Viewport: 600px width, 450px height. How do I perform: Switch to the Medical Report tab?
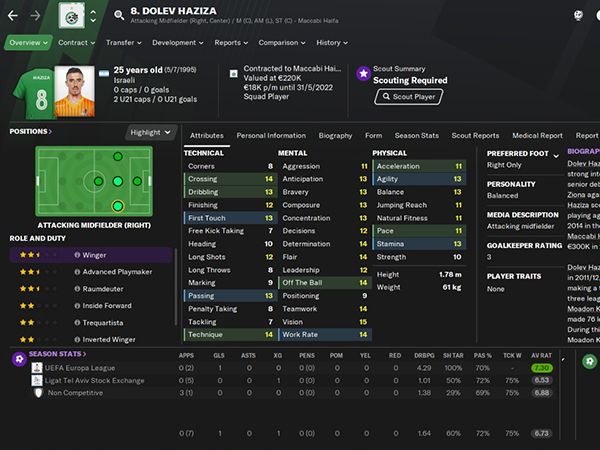coord(537,135)
